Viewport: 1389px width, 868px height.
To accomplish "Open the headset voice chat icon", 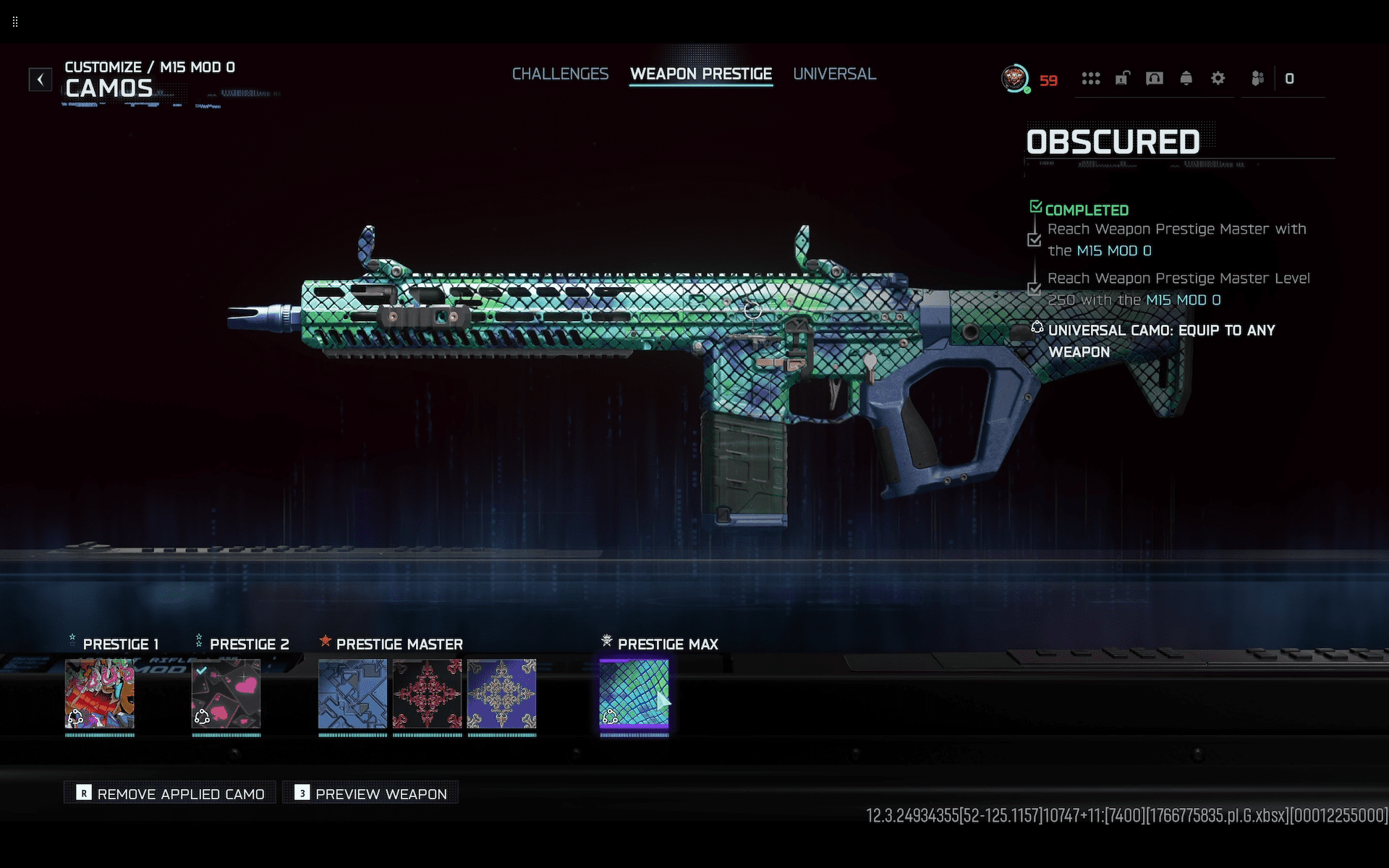I will coord(1154,78).
